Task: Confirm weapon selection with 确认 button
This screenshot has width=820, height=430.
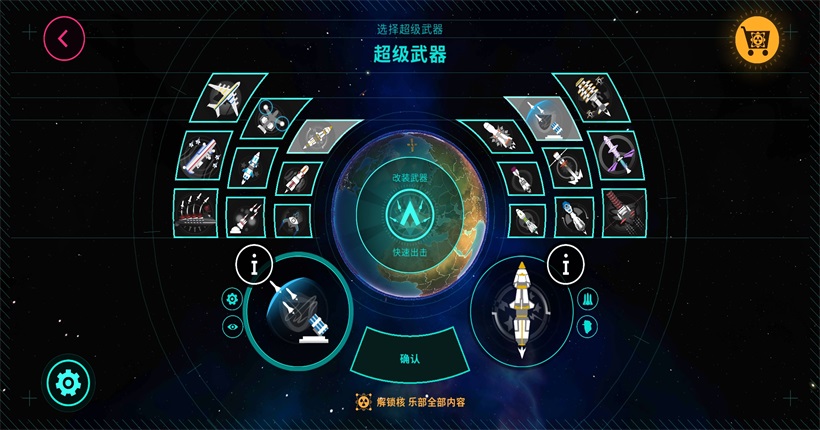Action: [x=410, y=358]
